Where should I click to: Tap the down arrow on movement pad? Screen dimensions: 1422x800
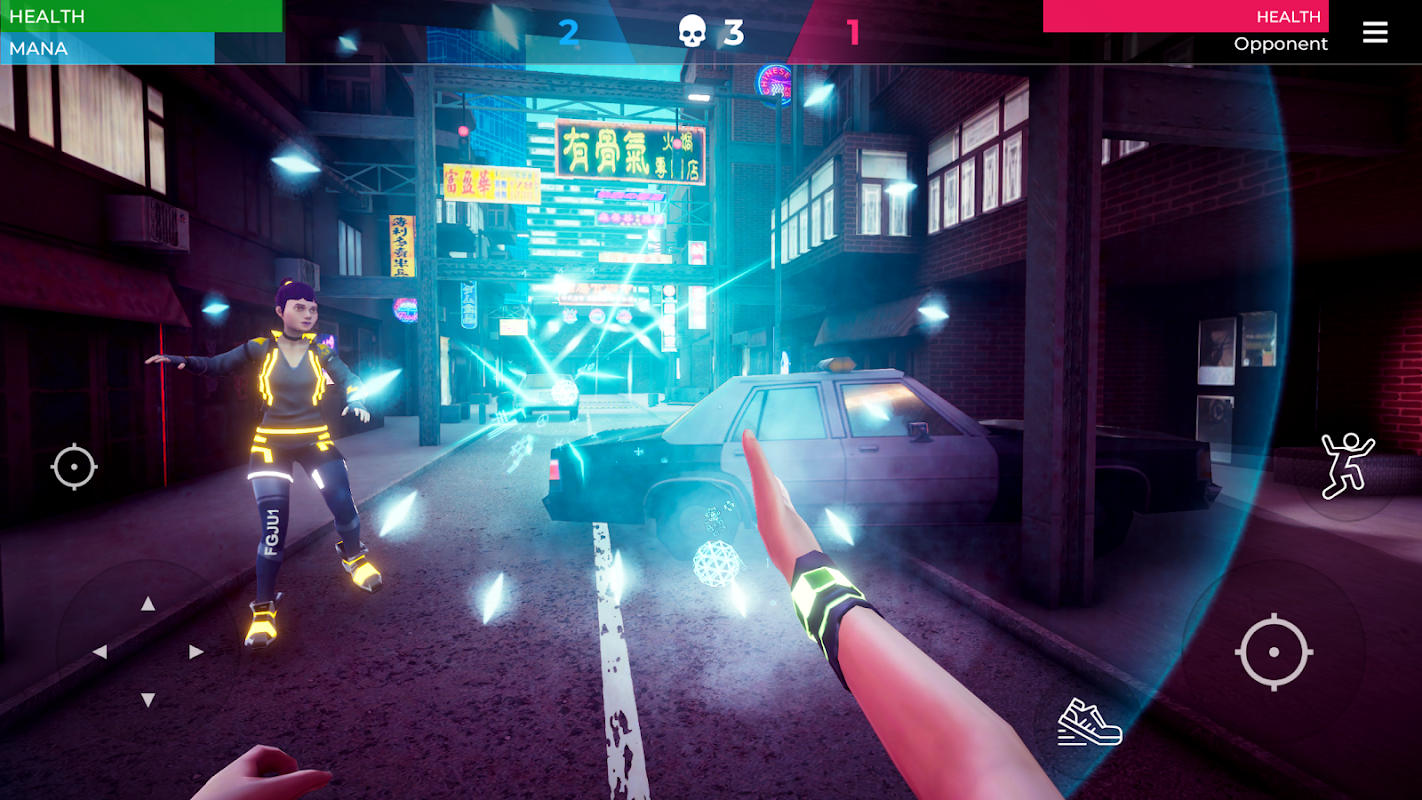[148, 699]
